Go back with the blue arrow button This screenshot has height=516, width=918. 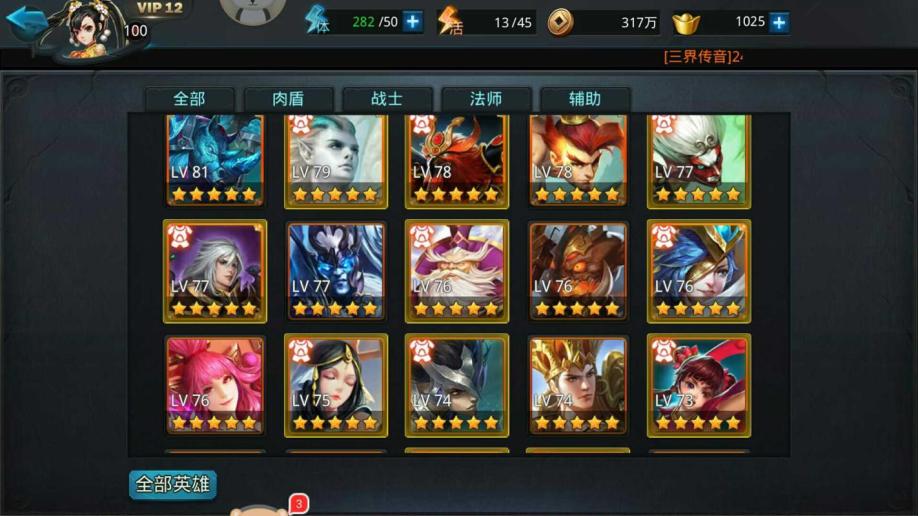click(x=26, y=21)
